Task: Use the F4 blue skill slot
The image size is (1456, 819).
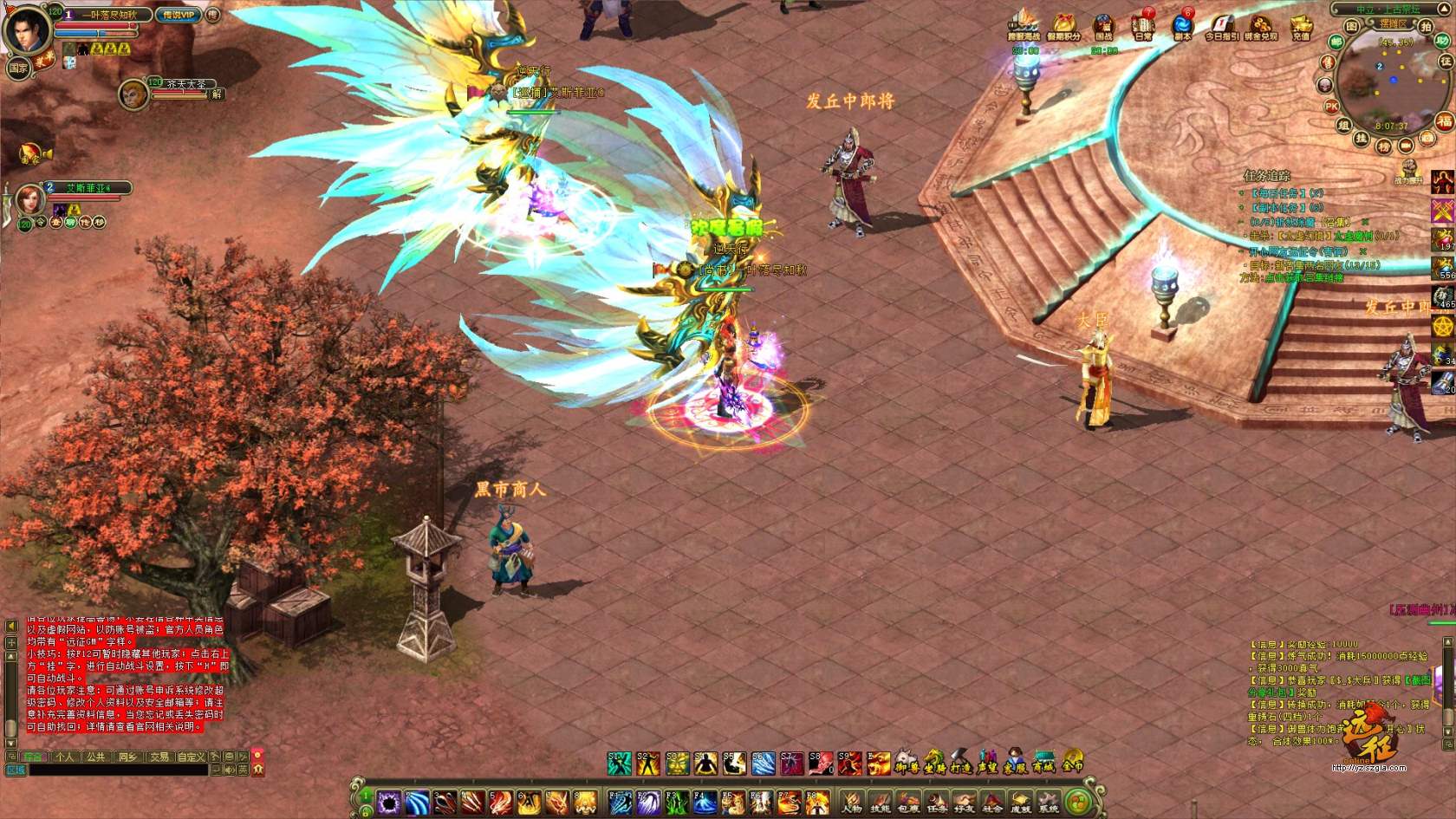Action: (x=704, y=803)
